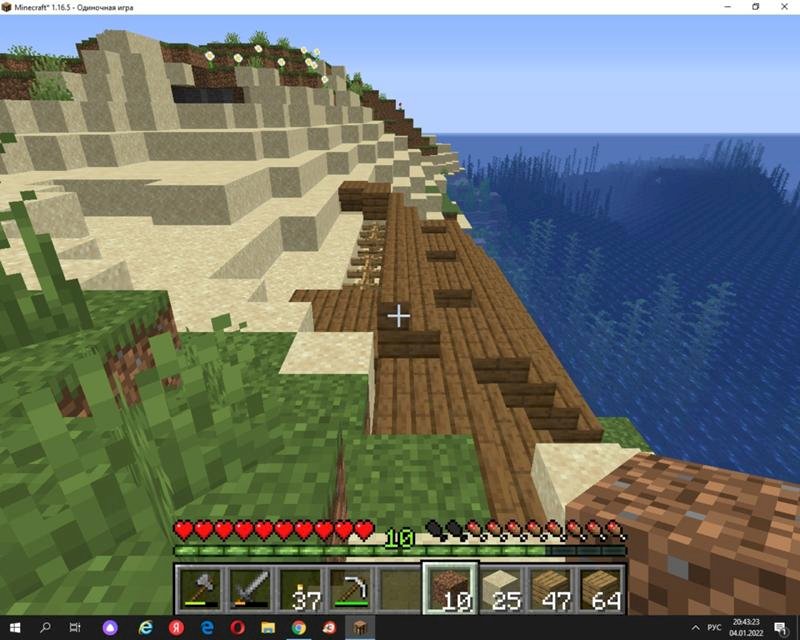This screenshot has height=640, width=800.
Task: Select the pickaxe in the hotbar
Action: point(349,587)
